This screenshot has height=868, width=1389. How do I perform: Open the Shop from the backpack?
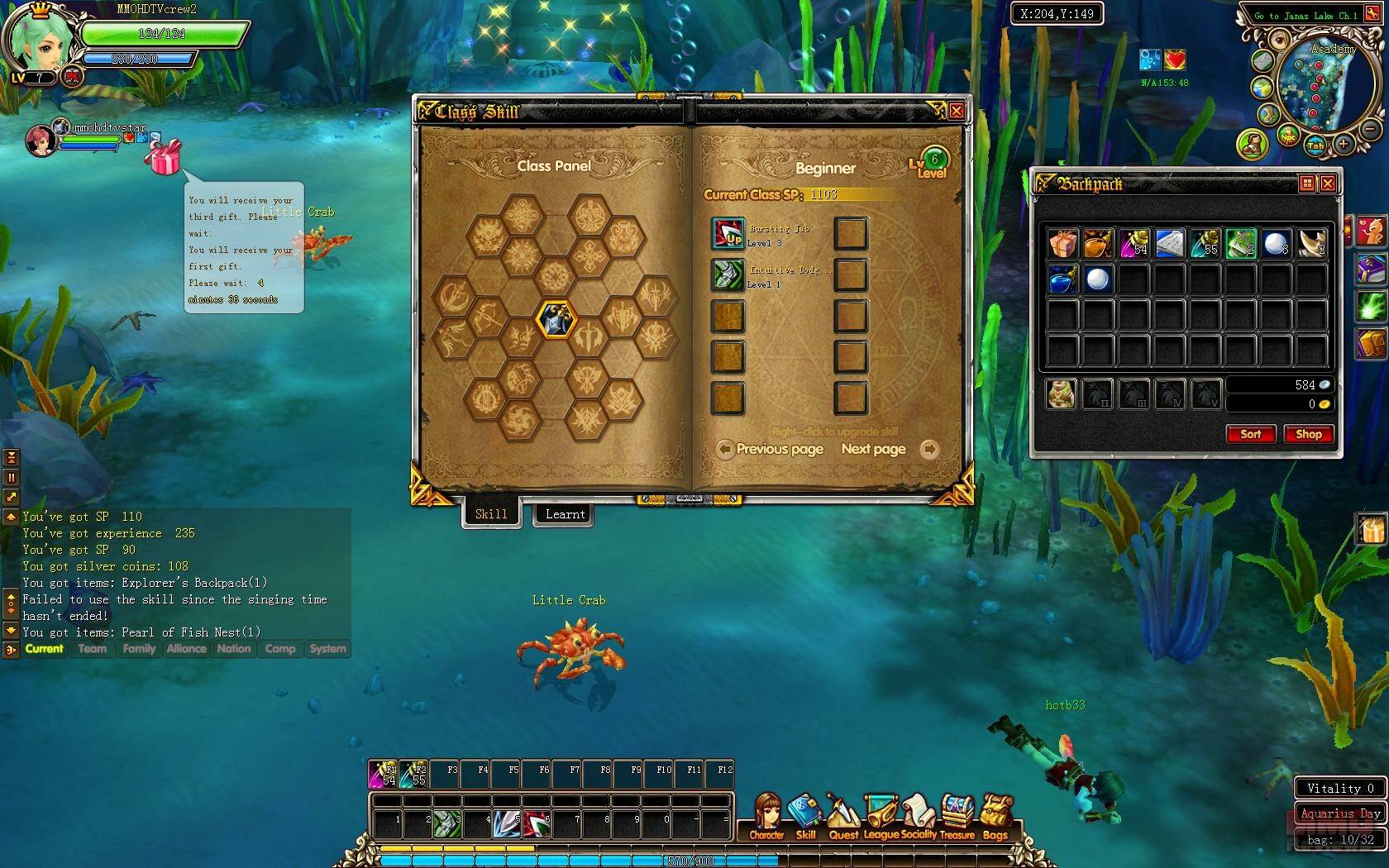point(1308,434)
